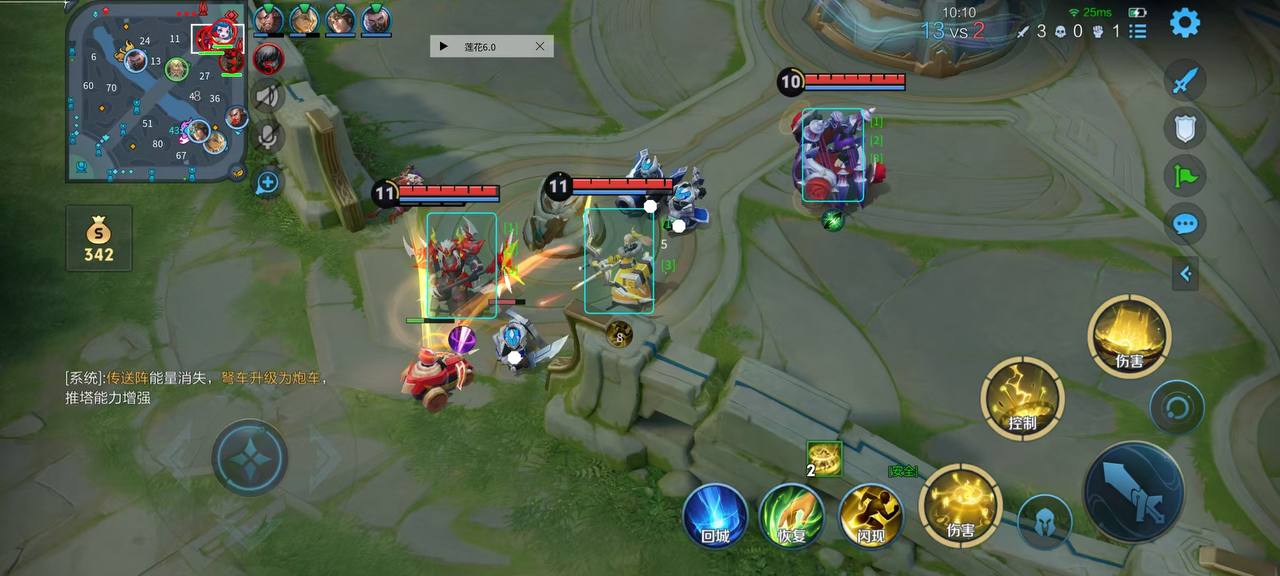
Task: Open the quick chat bubble
Action: tap(1185, 223)
